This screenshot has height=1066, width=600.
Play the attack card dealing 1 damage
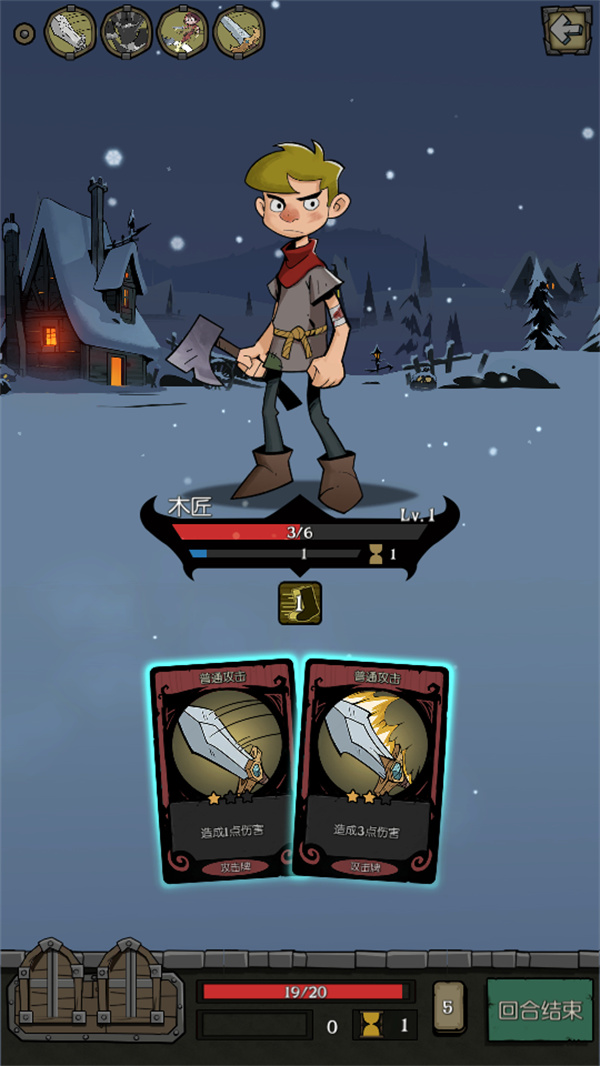pos(222,771)
